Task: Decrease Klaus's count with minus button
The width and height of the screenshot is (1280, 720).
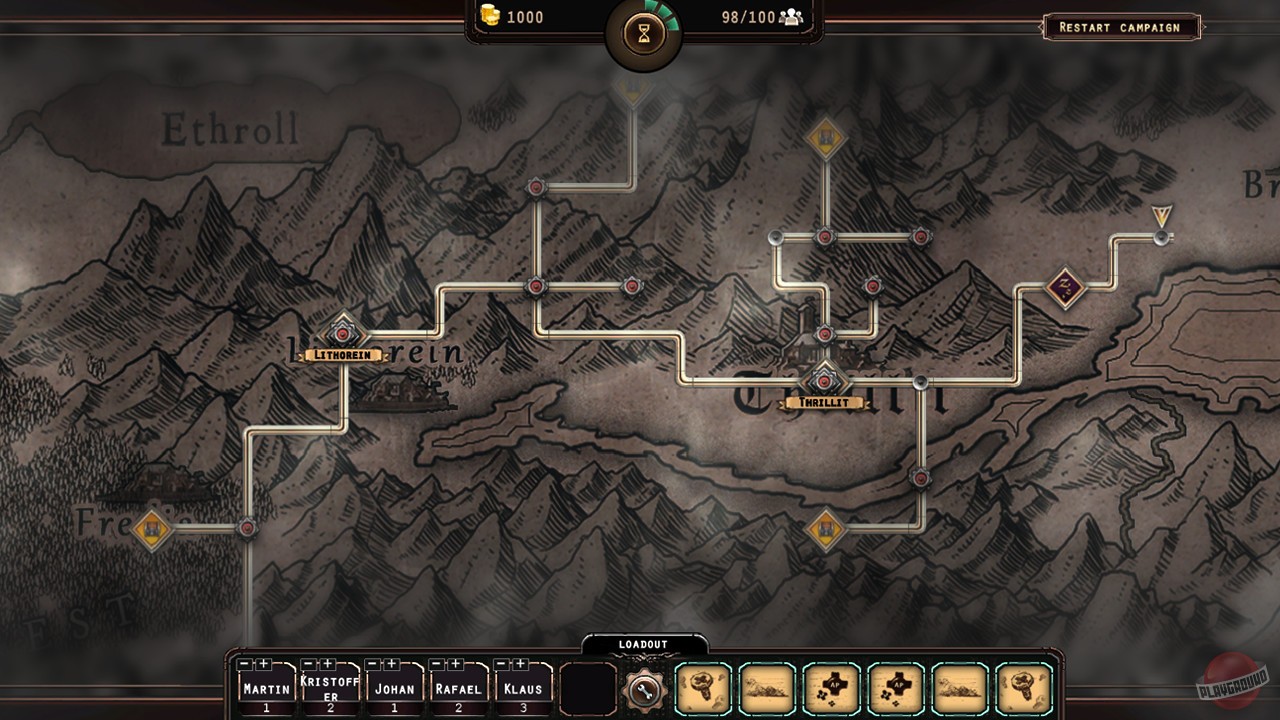Action: (501, 664)
